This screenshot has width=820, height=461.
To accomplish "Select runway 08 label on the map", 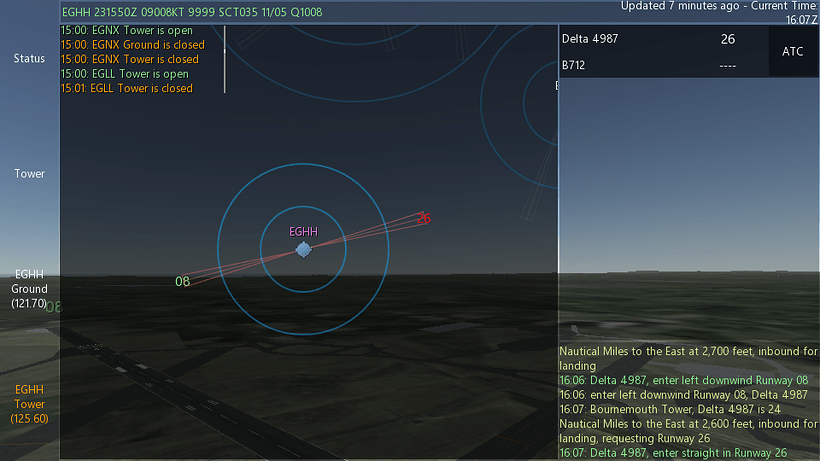I will pyautogui.click(x=182, y=282).
